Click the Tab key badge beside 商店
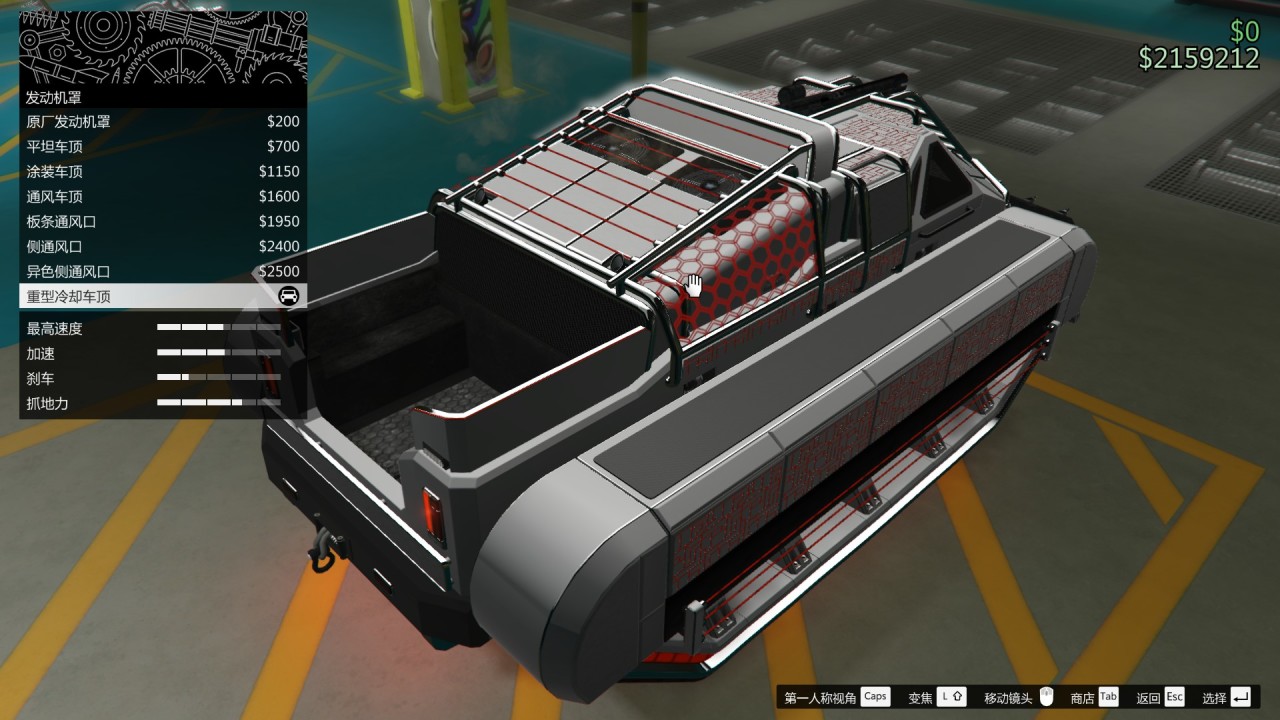Image resolution: width=1280 pixels, height=720 pixels. tap(1107, 696)
